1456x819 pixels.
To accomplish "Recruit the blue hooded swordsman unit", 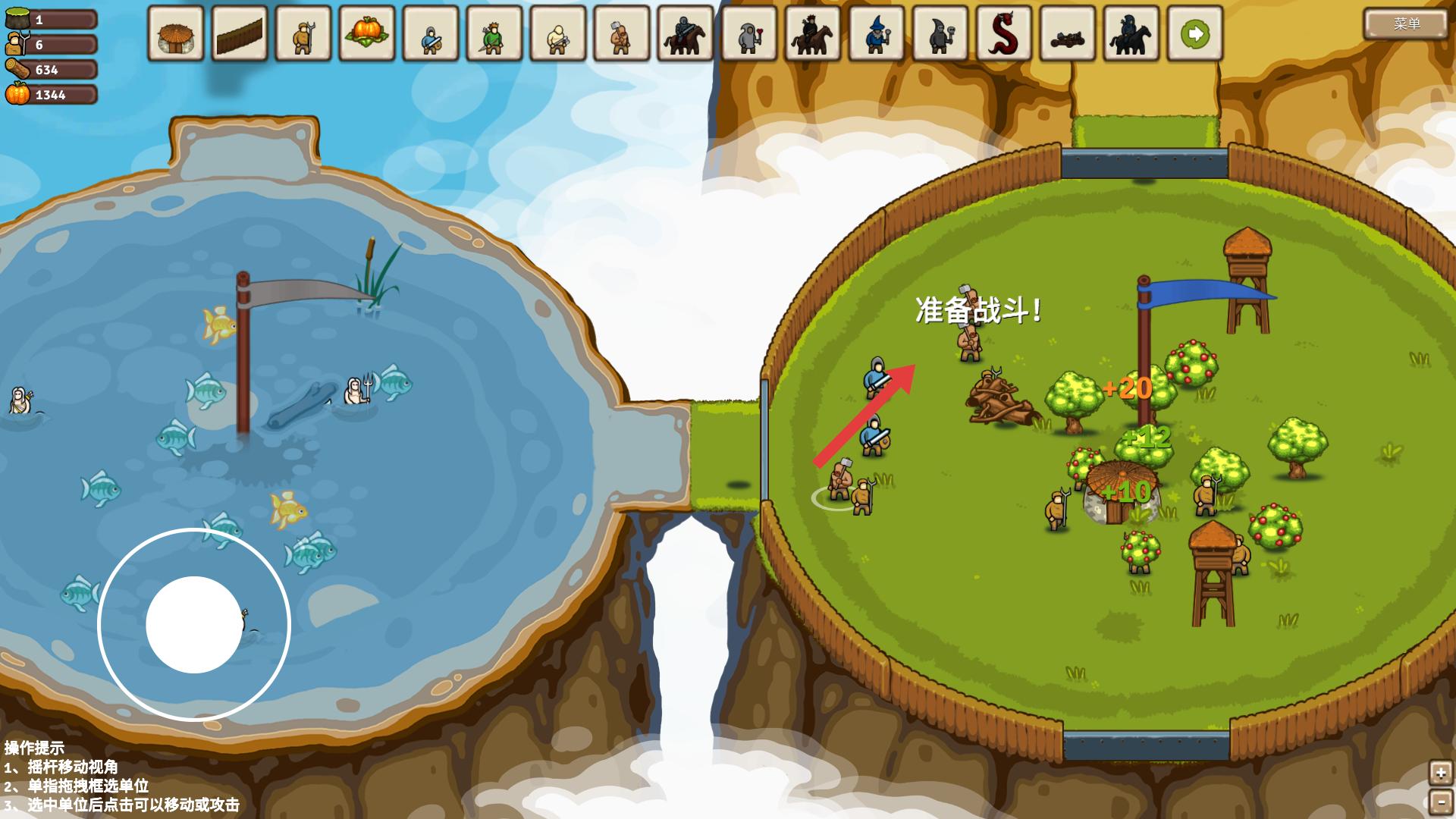I will [430, 34].
